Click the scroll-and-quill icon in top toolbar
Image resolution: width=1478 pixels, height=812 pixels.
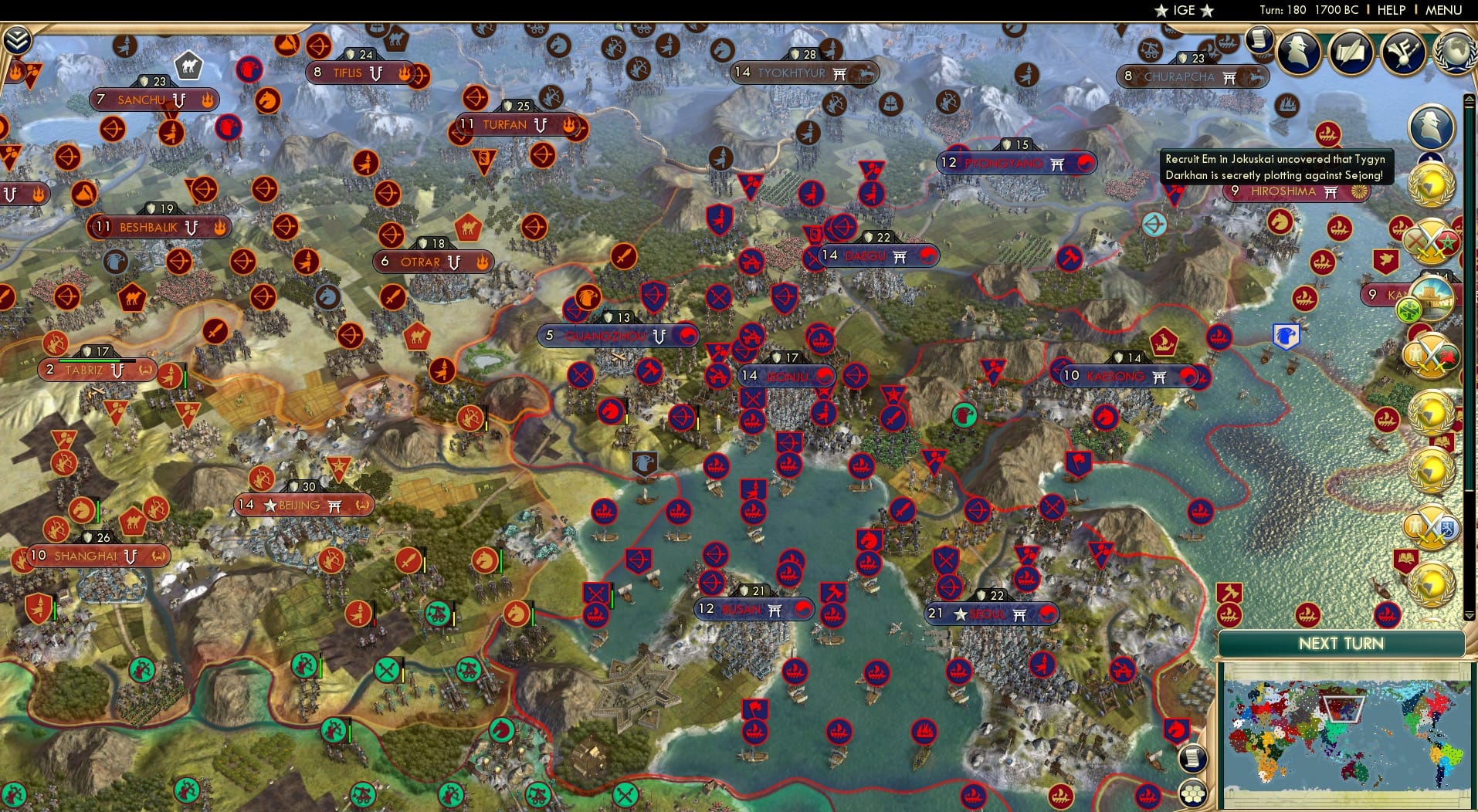pyautogui.click(x=1350, y=51)
